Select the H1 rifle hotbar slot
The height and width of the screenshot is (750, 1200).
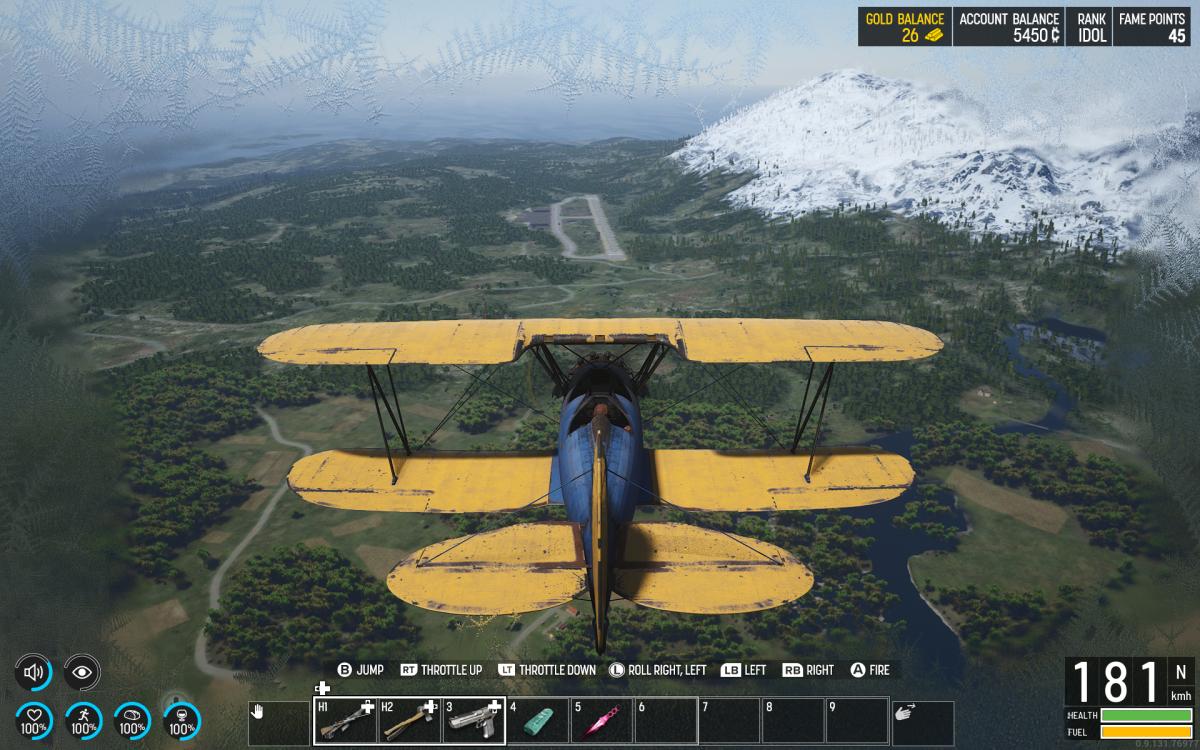(x=345, y=720)
